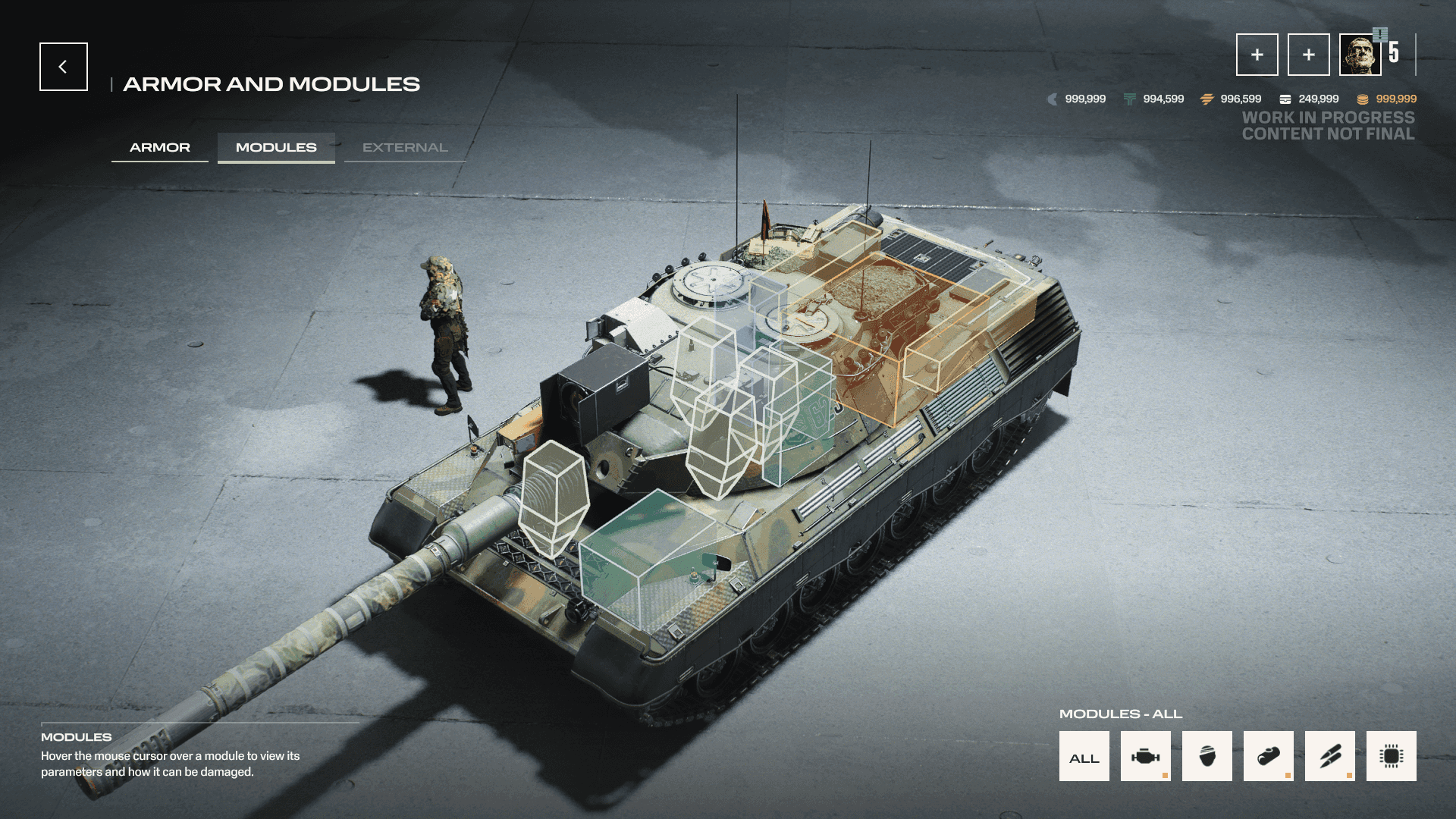The height and width of the screenshot is (819, 1456).
Task: Open the player profile portrait
Action: (x=1360, y=55)
